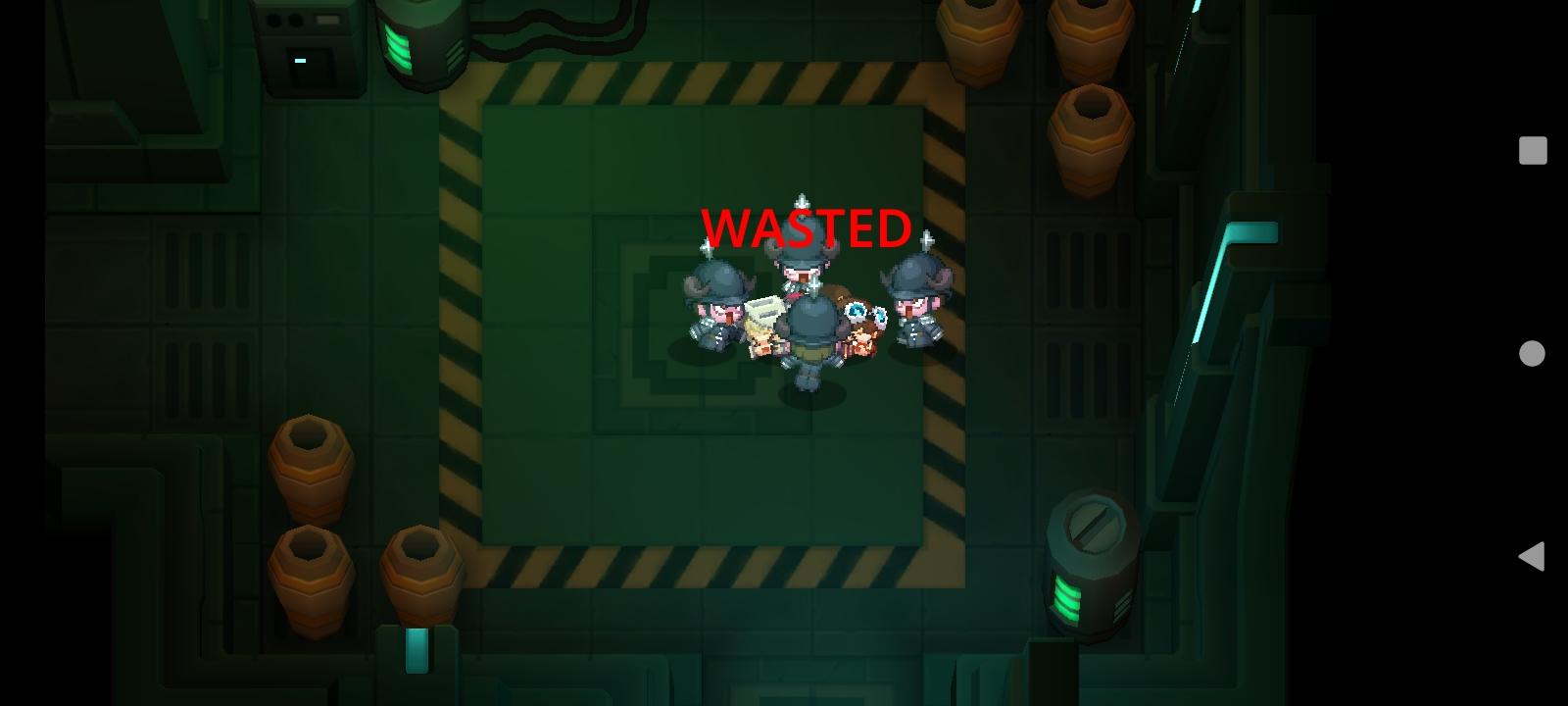1568x706 pixels.
Task: Click the red WASTED text
Action: [x=806, y=227]
